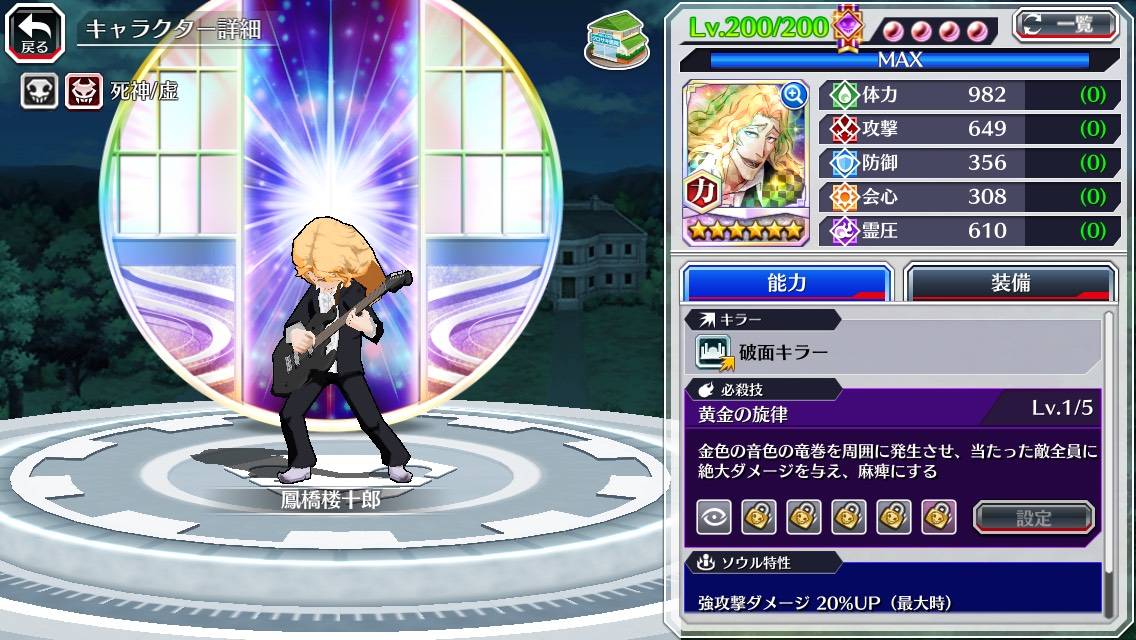Enlarge the character portrait with the magnifier

click(794, 95)
